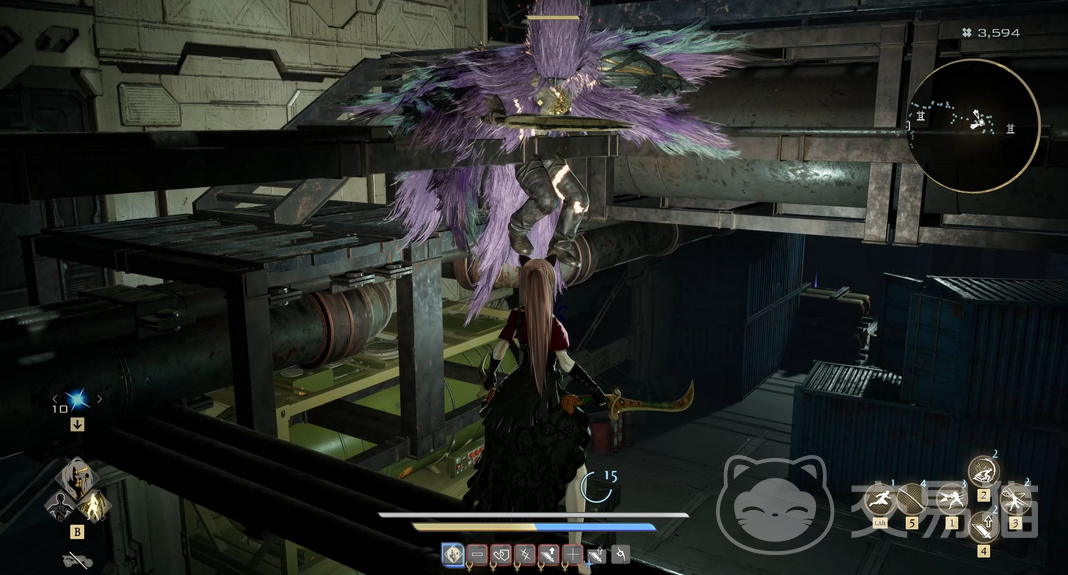Click the diagonal slash skill icon
Screen dimensions: 1068x575
(x=911, y=499)
